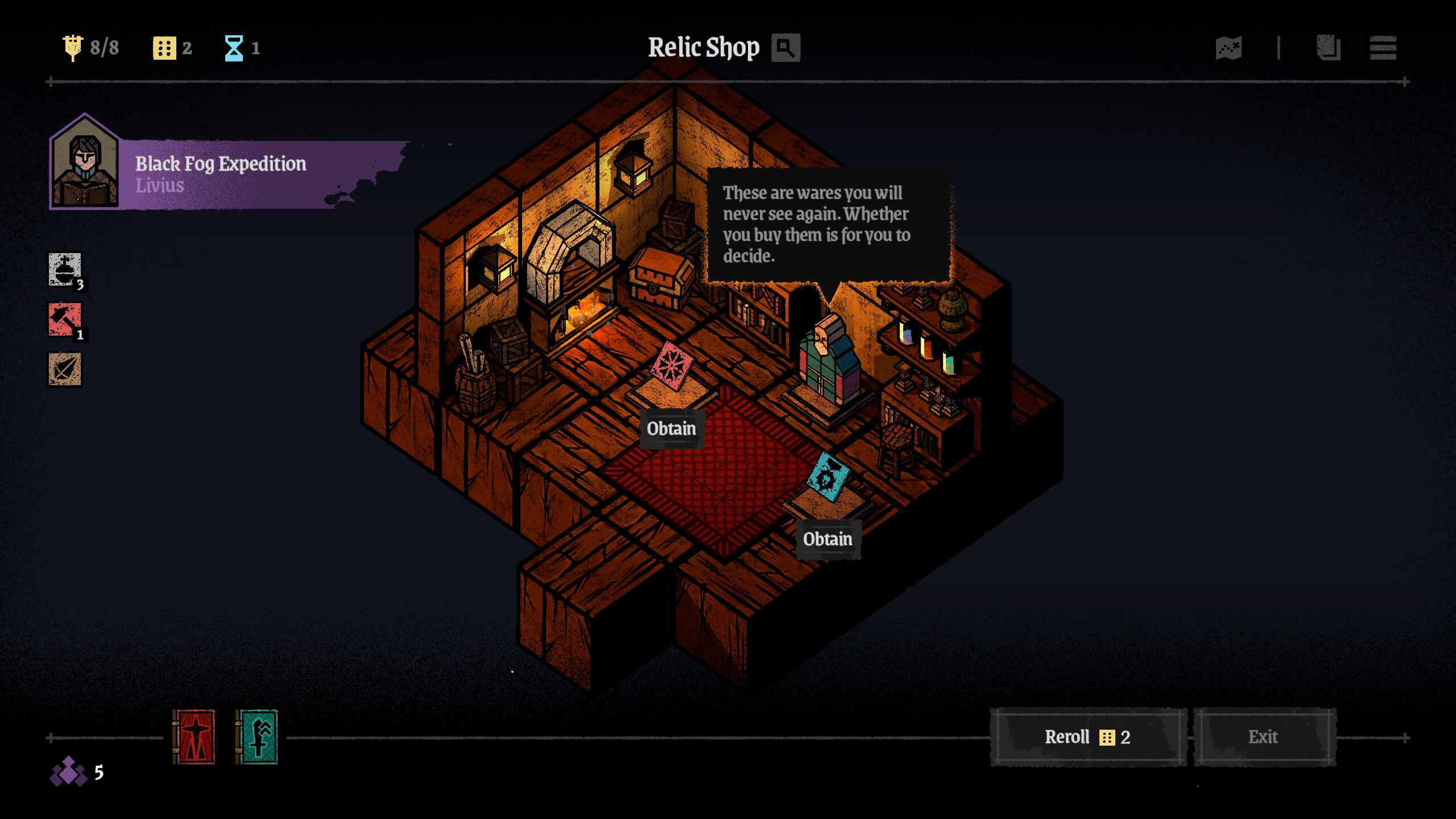Screen dimensions: 1456x819
Task: Open the card deck icon
Action: pos(1329,48)
